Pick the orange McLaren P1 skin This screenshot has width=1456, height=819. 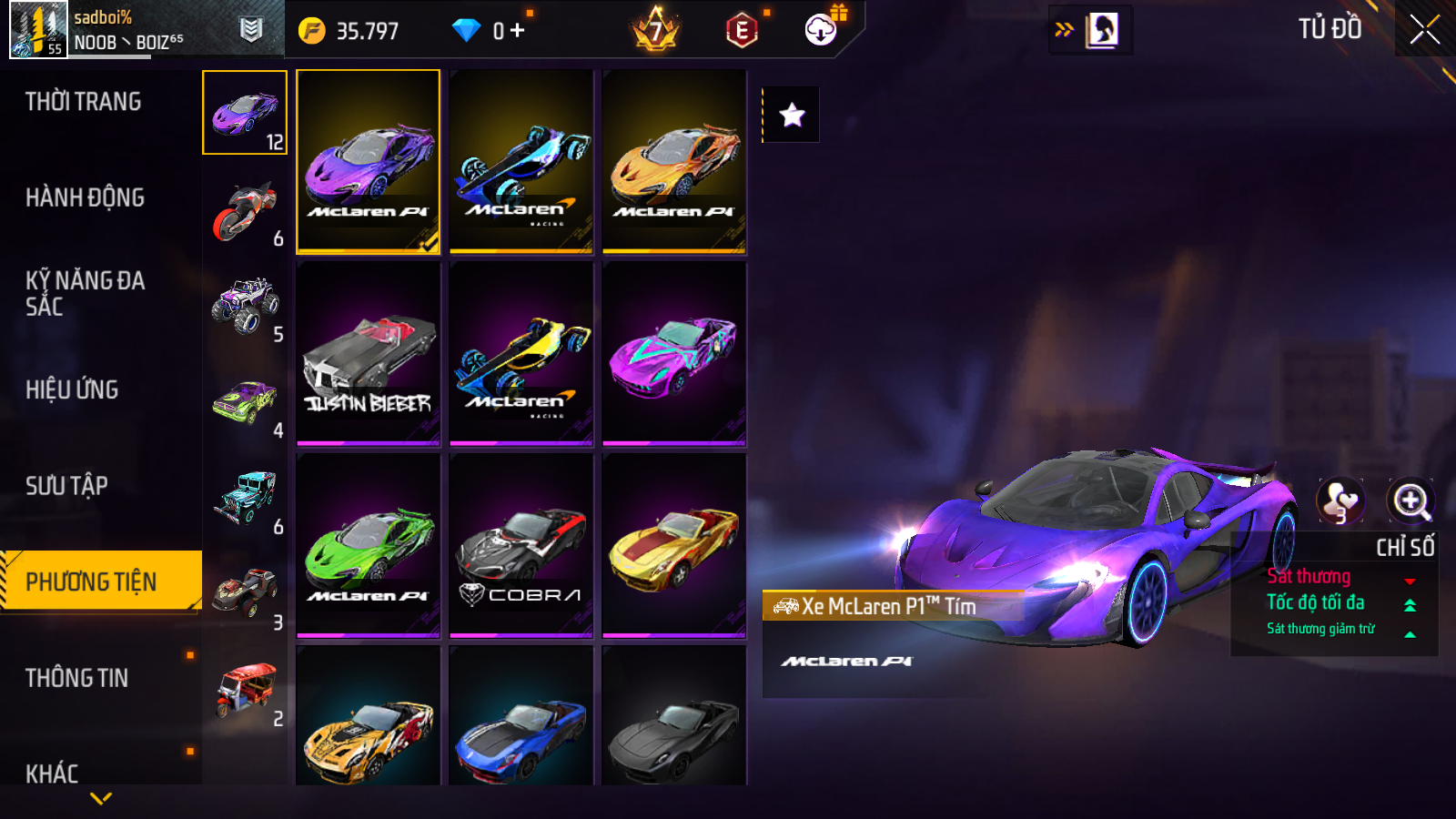(674, 161)
